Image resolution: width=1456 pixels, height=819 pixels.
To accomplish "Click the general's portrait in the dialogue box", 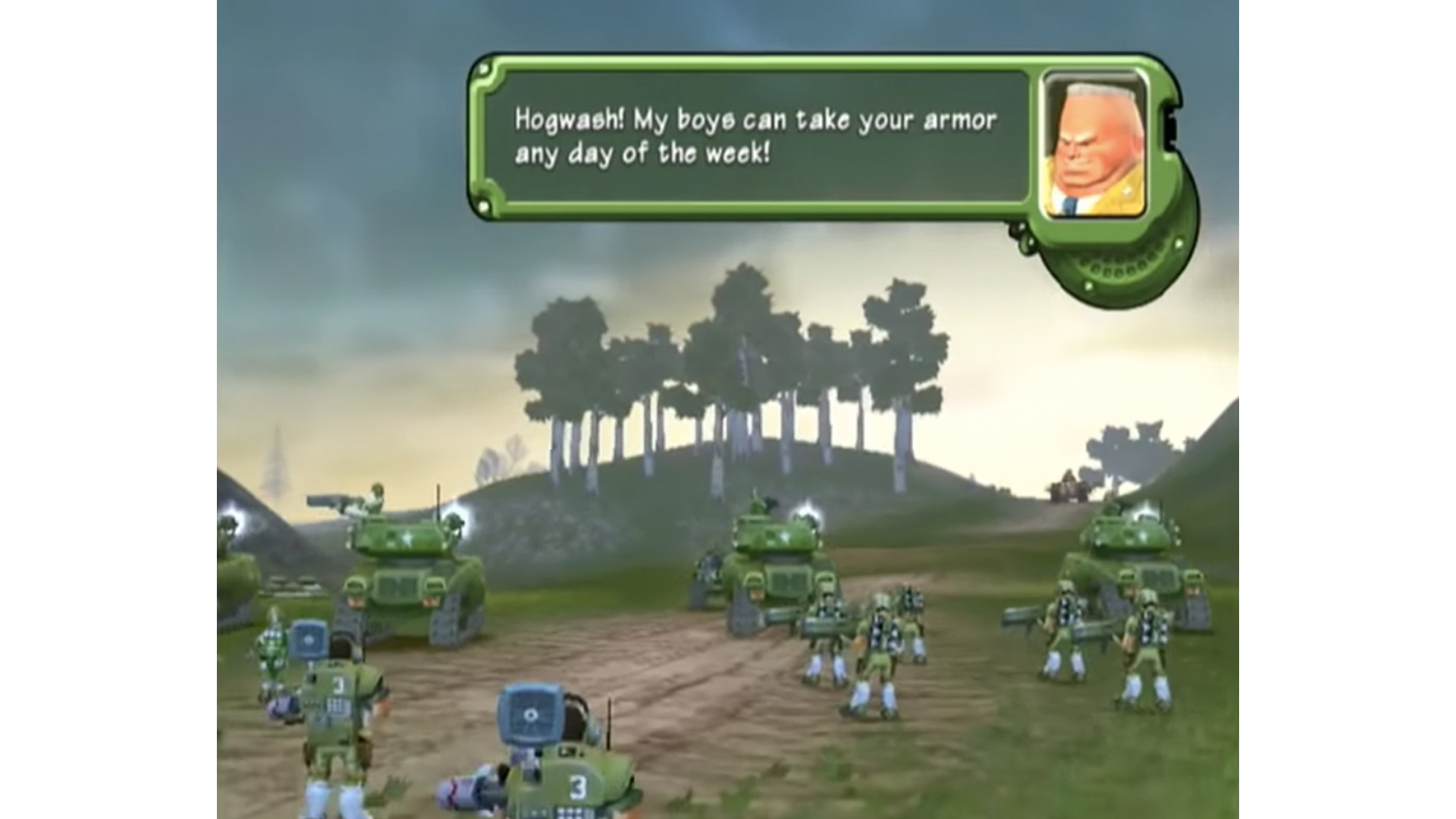I will coord(1094,144).
